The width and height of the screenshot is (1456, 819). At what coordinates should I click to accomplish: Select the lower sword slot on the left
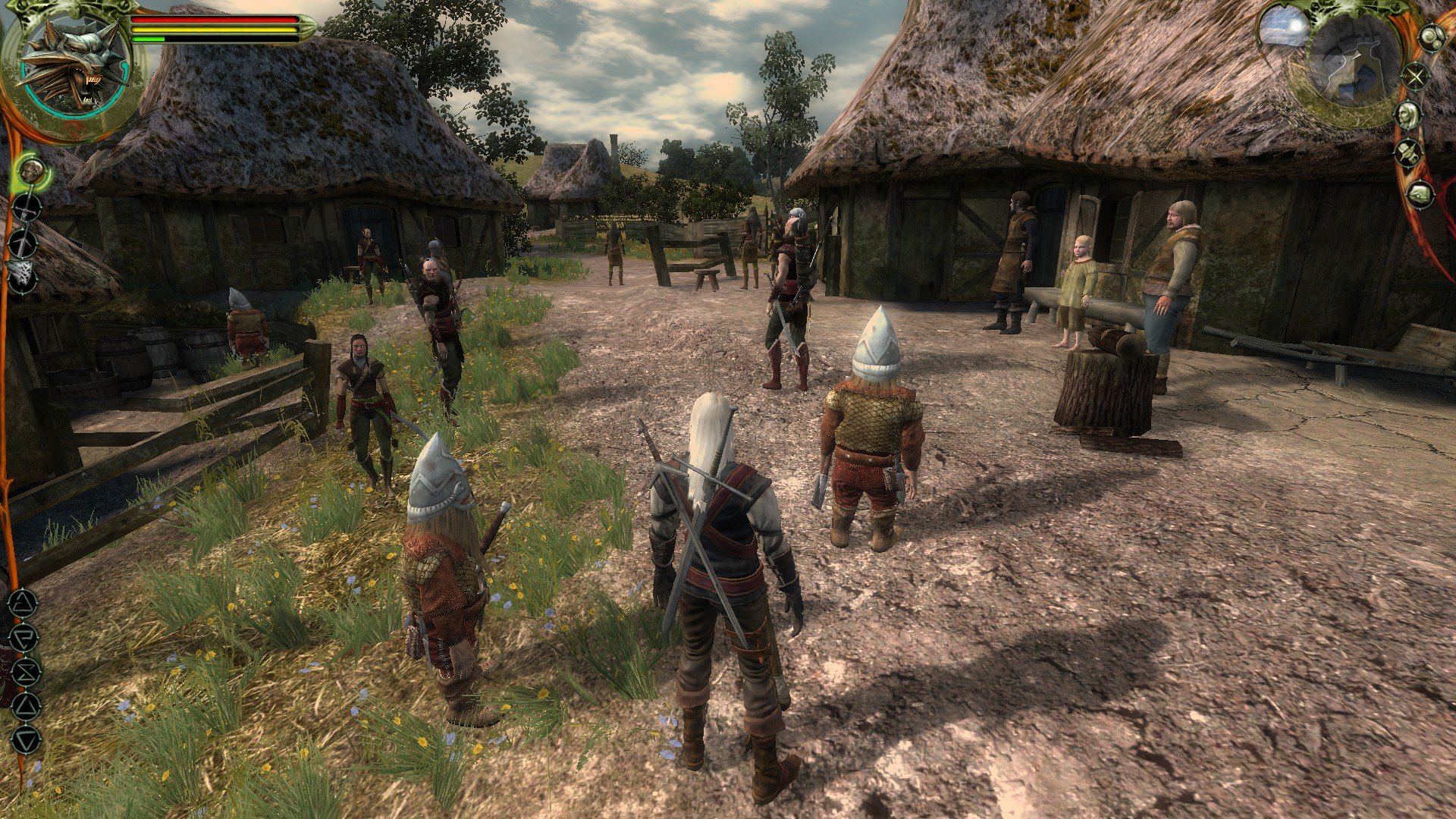24,243
